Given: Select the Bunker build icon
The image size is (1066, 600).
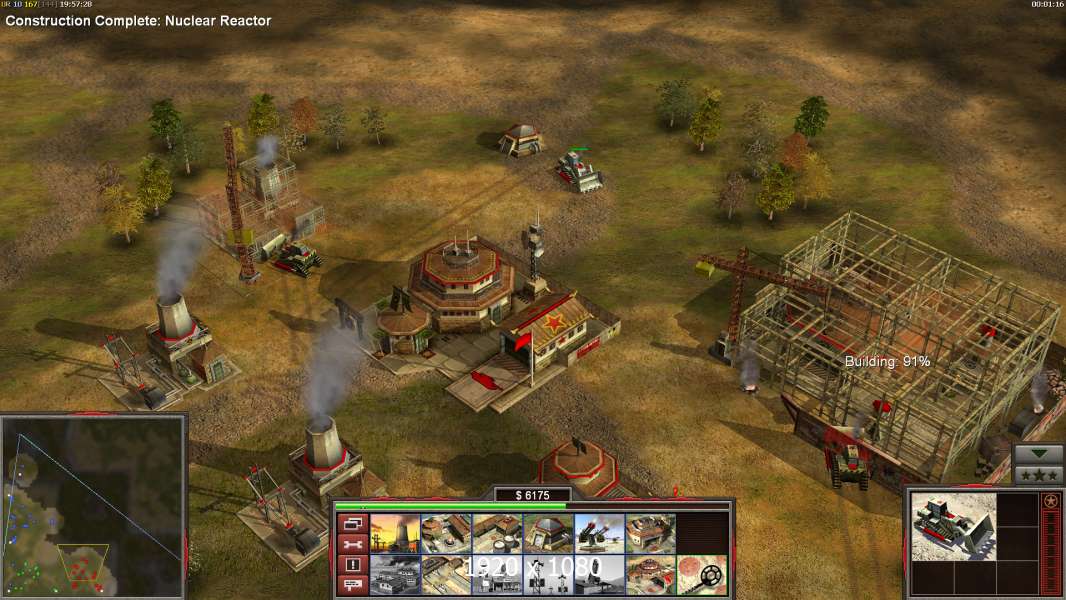Looking at the screenshot, I should (548, 534).
